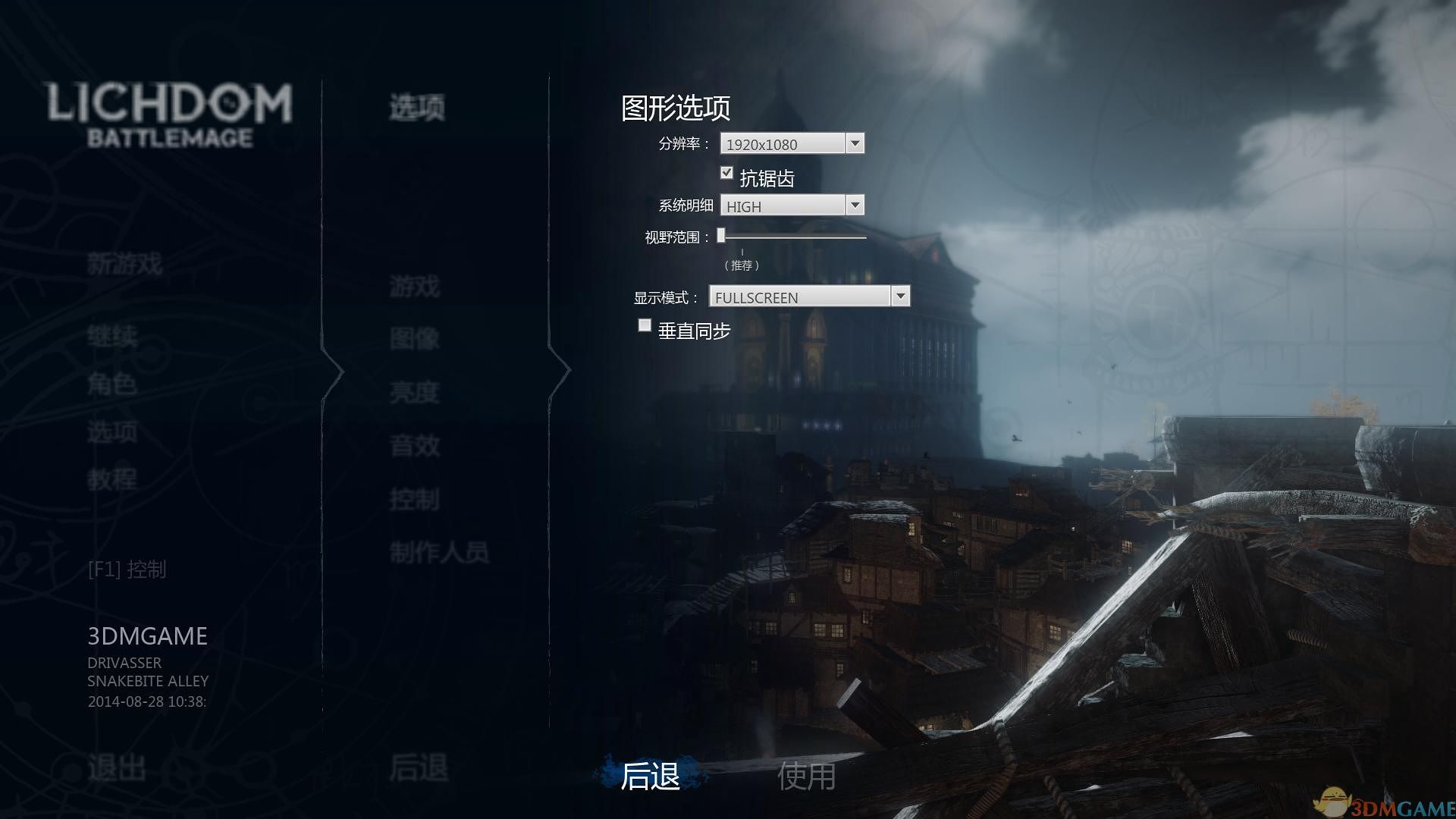Open the 角色 character menu
This screenshot has width=1456, height=819.
(112, 384)
